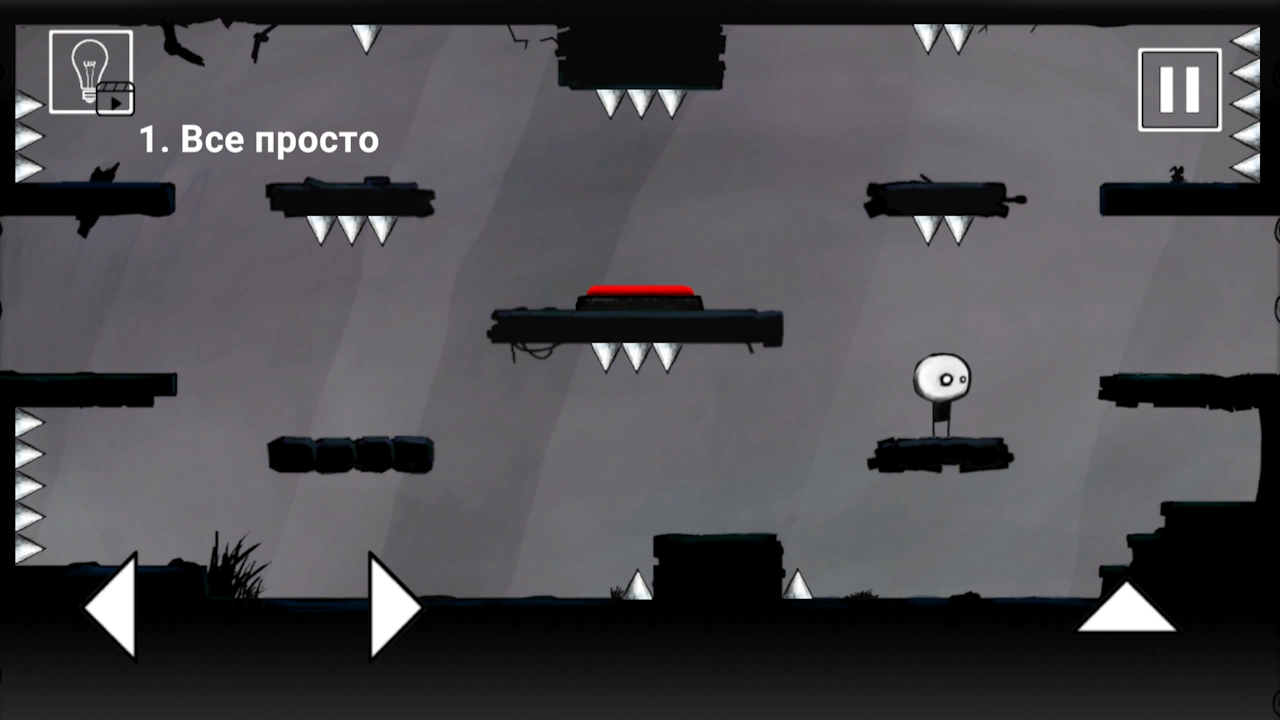Tap the left movement arrow control
The width and height of the screenshot is (1280, 720).
(x=110, y=605)
